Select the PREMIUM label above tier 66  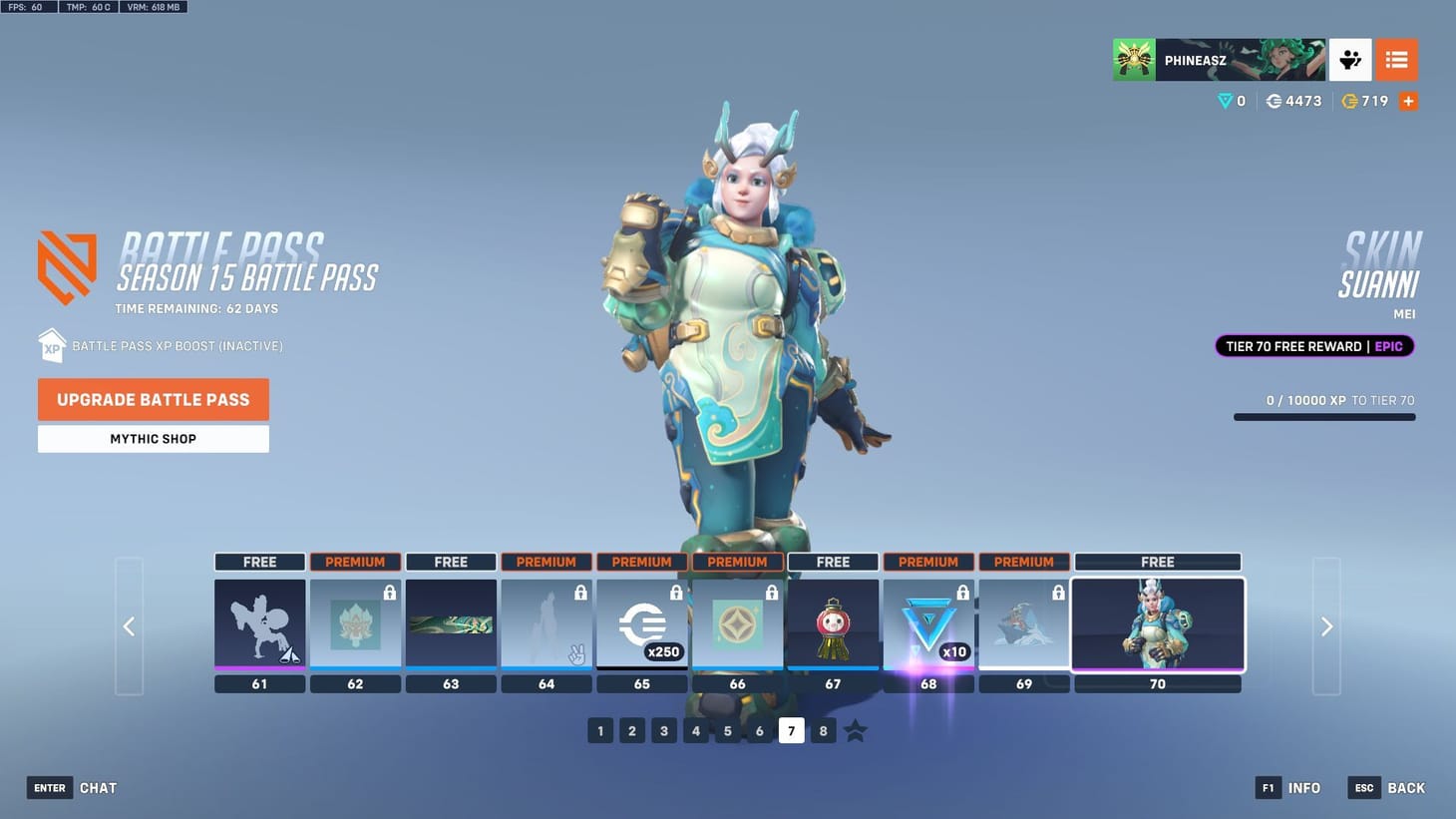pyautogui.click(x=737, y=562)
